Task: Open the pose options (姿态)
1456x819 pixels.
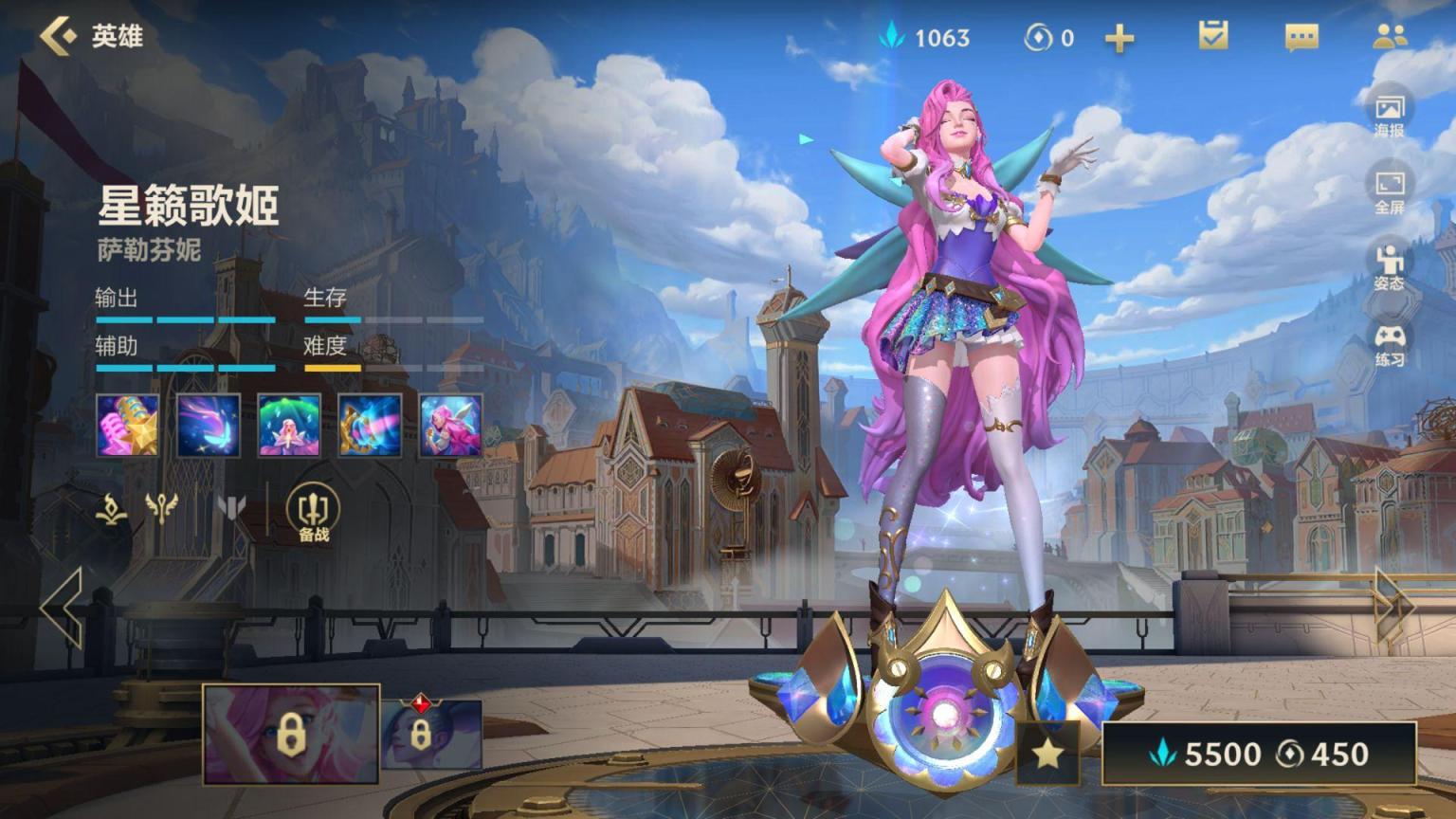Action: click(x=1390, y=267)
